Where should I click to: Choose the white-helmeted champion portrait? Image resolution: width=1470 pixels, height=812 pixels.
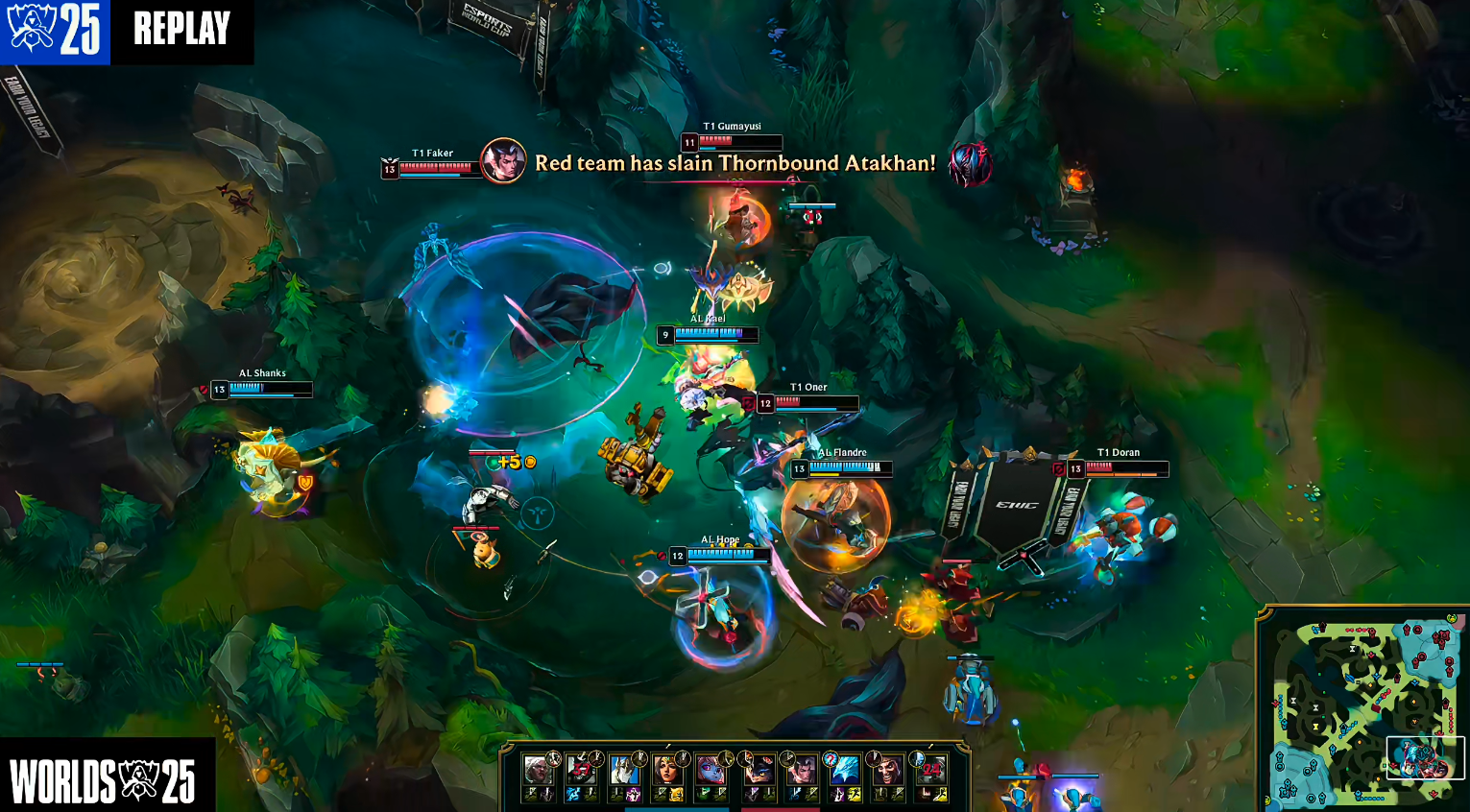[624, 770]
